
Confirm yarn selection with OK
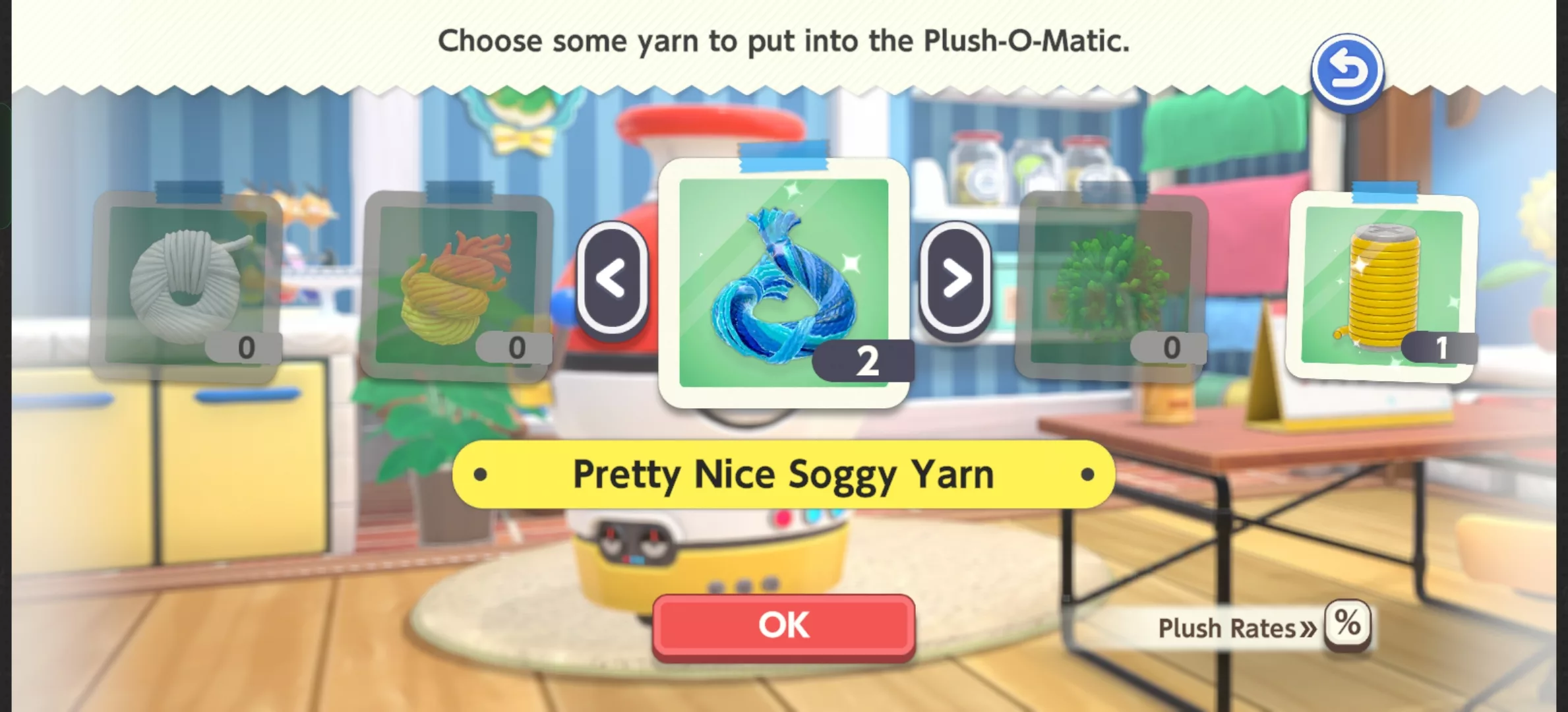pos(781,625)
